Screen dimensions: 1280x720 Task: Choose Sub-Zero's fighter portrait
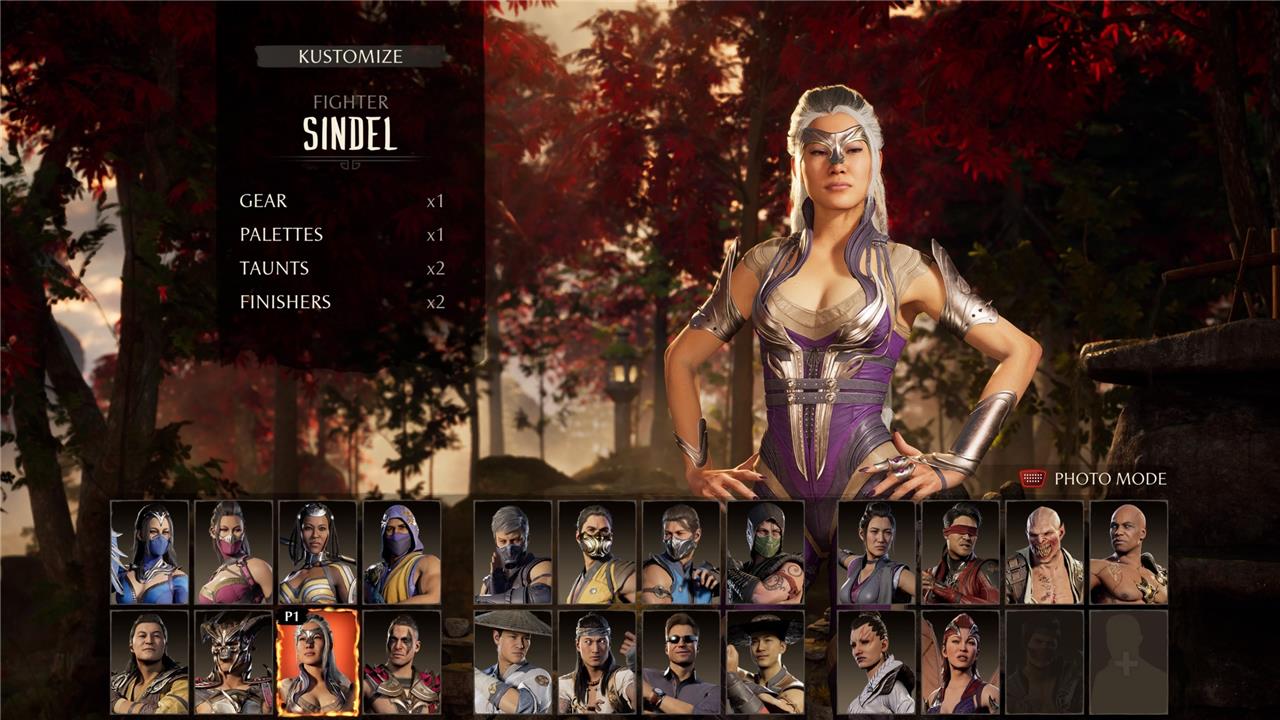click(x=681, y=552)
